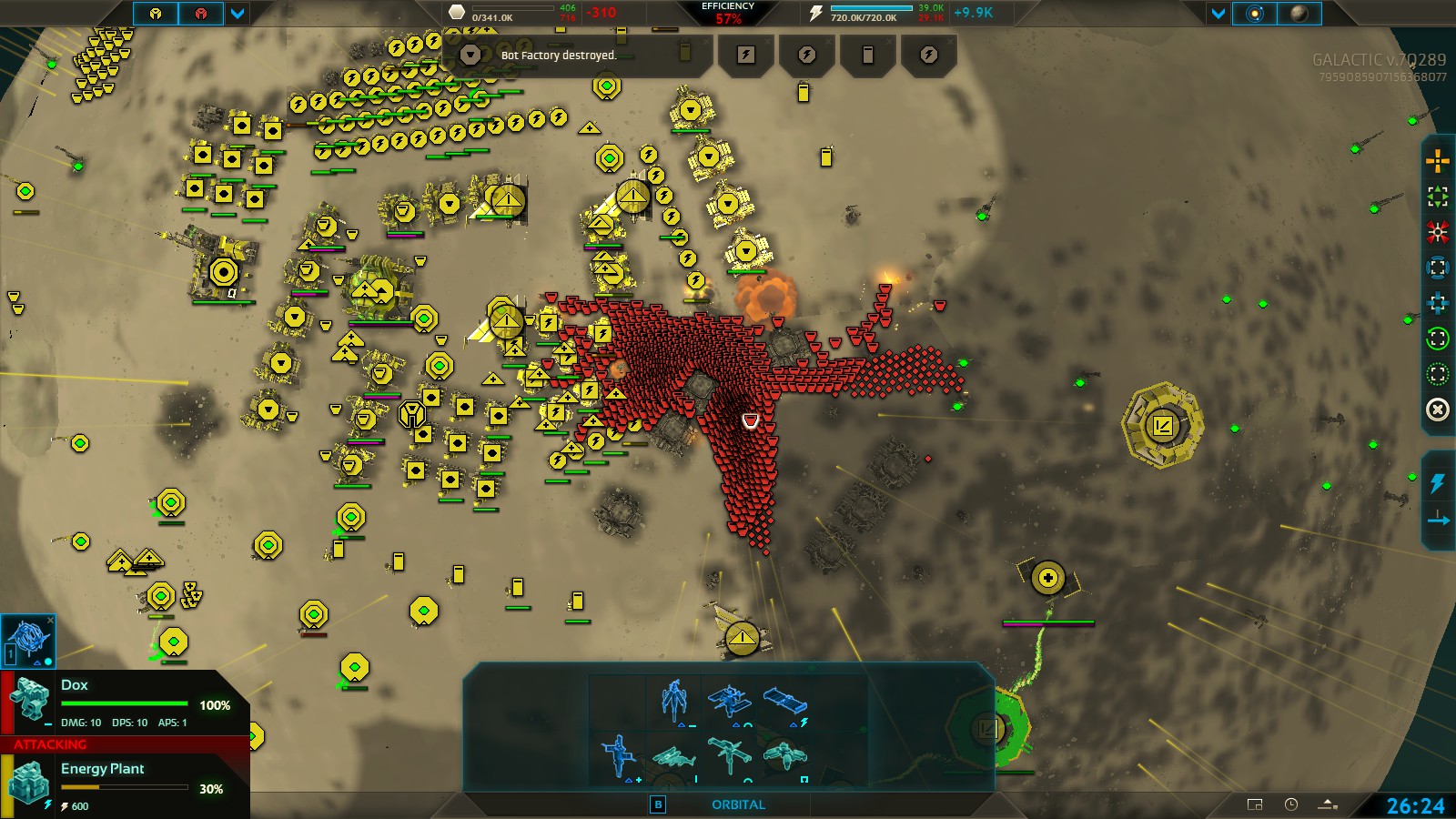Select the yellow player icon at top
Screen dimensions: 1456x819
[156, 14]
